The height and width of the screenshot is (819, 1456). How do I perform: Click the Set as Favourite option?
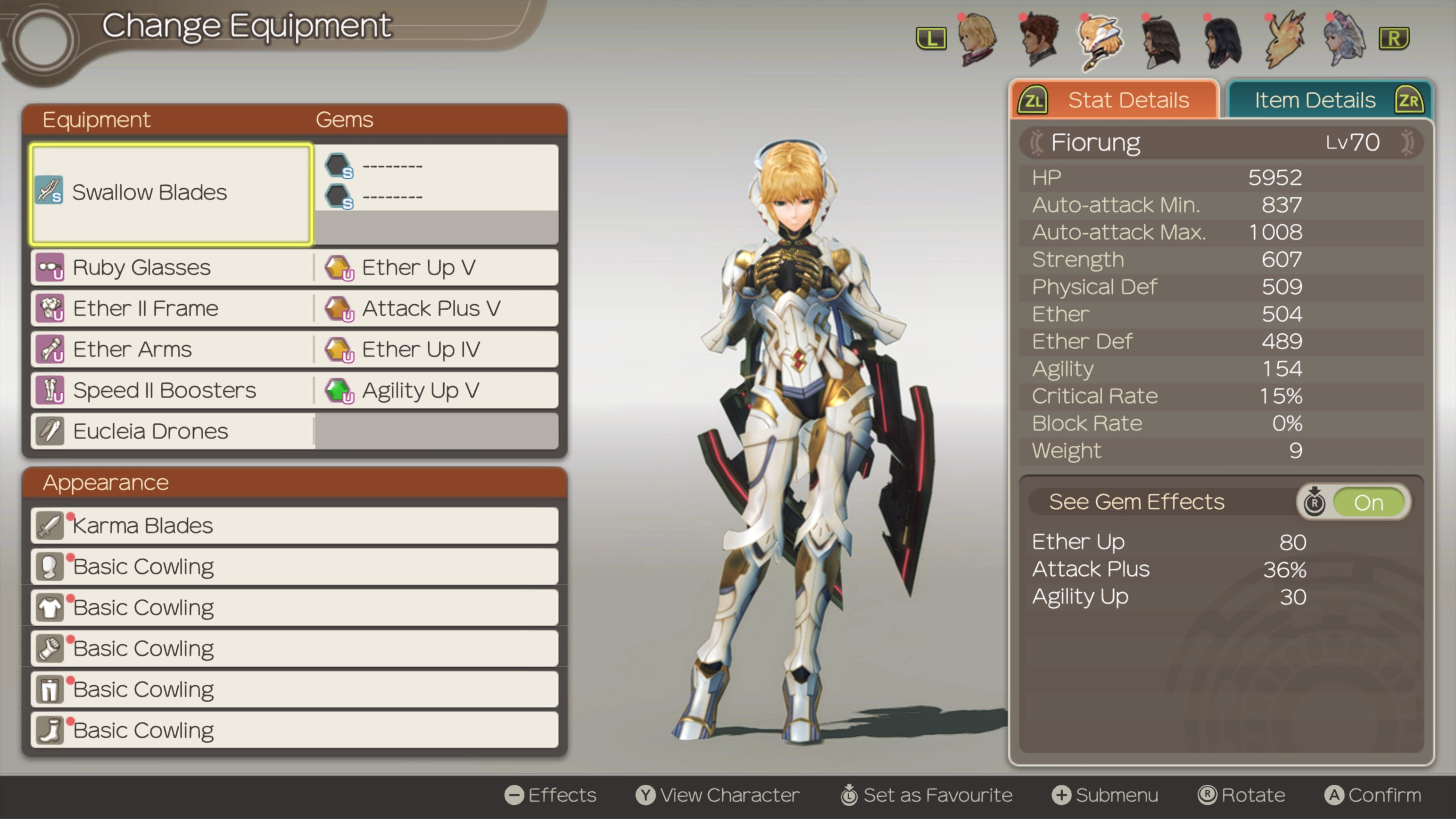click(927, 795)
